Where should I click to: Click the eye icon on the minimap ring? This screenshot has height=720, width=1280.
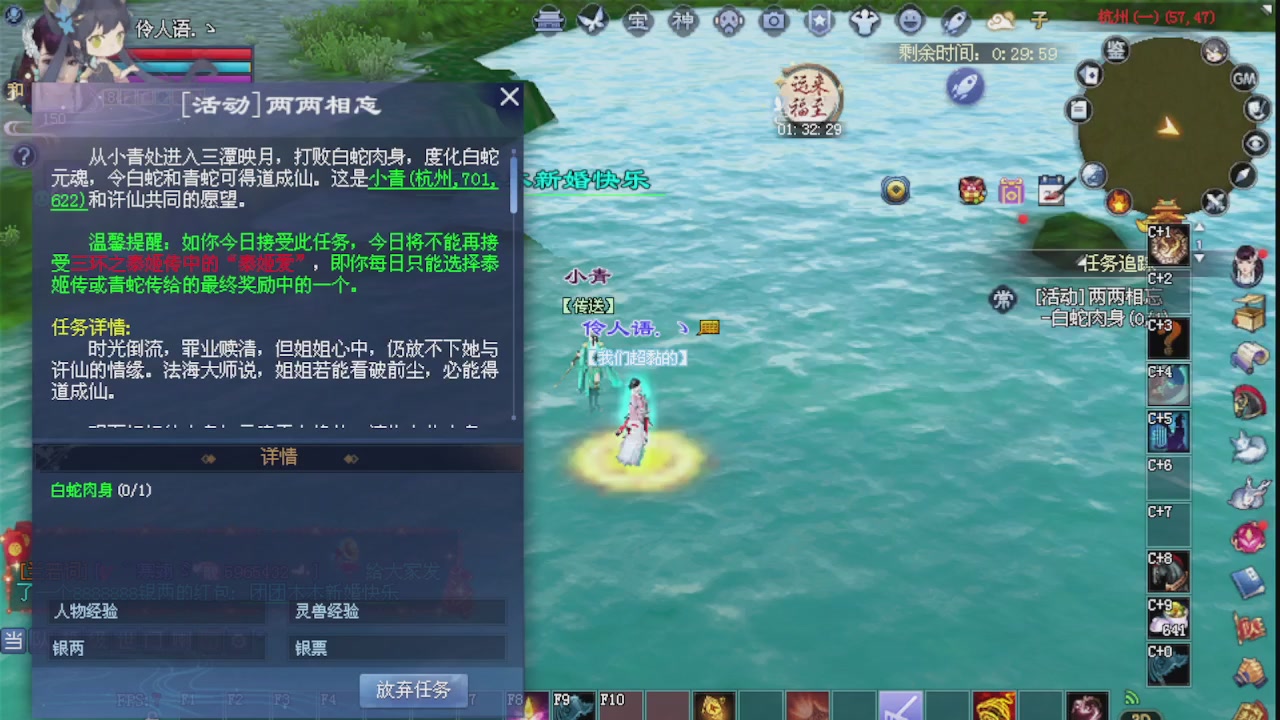(1255, 143)
